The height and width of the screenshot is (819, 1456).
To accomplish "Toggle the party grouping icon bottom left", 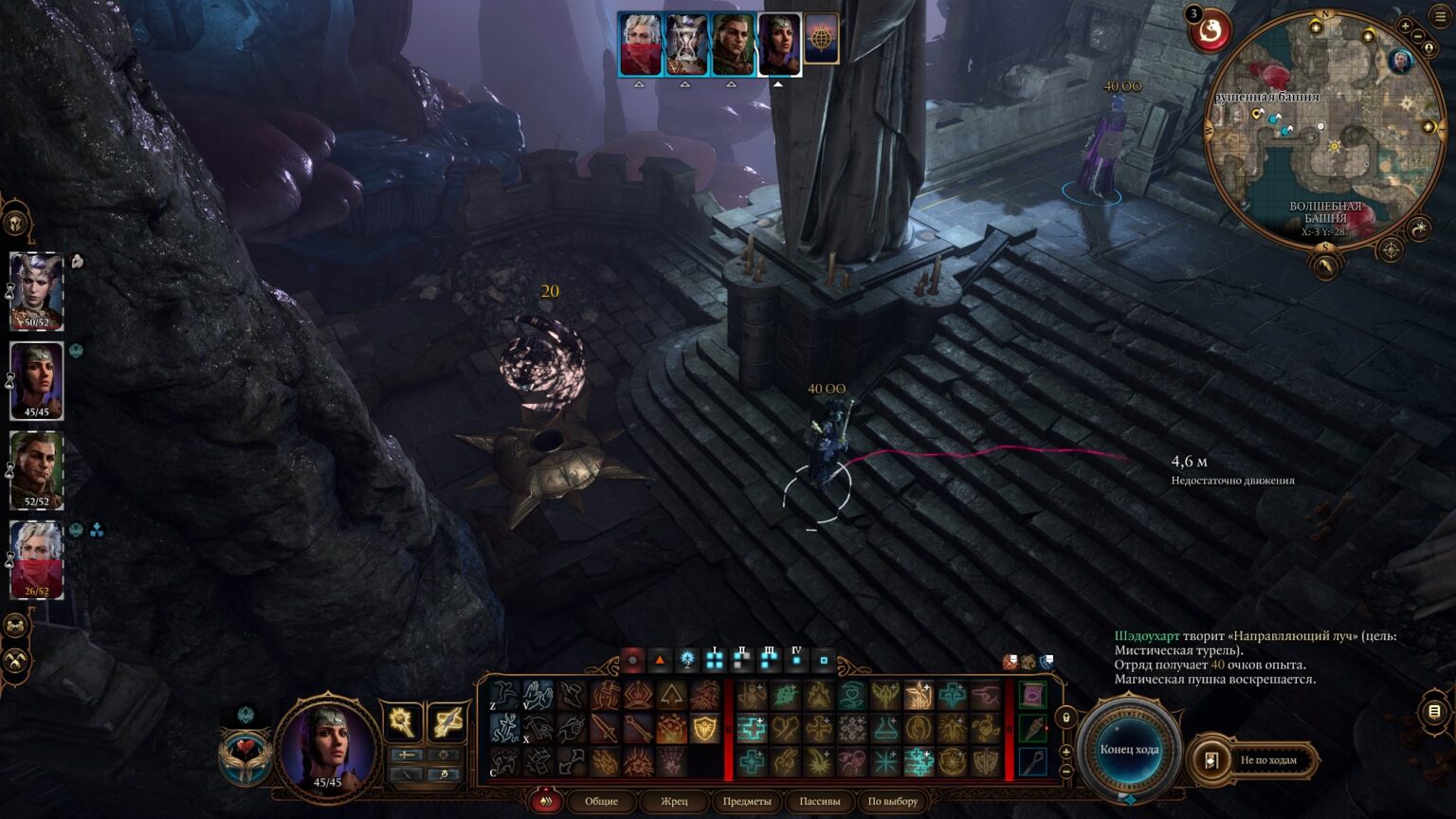I will pos(14,626).
